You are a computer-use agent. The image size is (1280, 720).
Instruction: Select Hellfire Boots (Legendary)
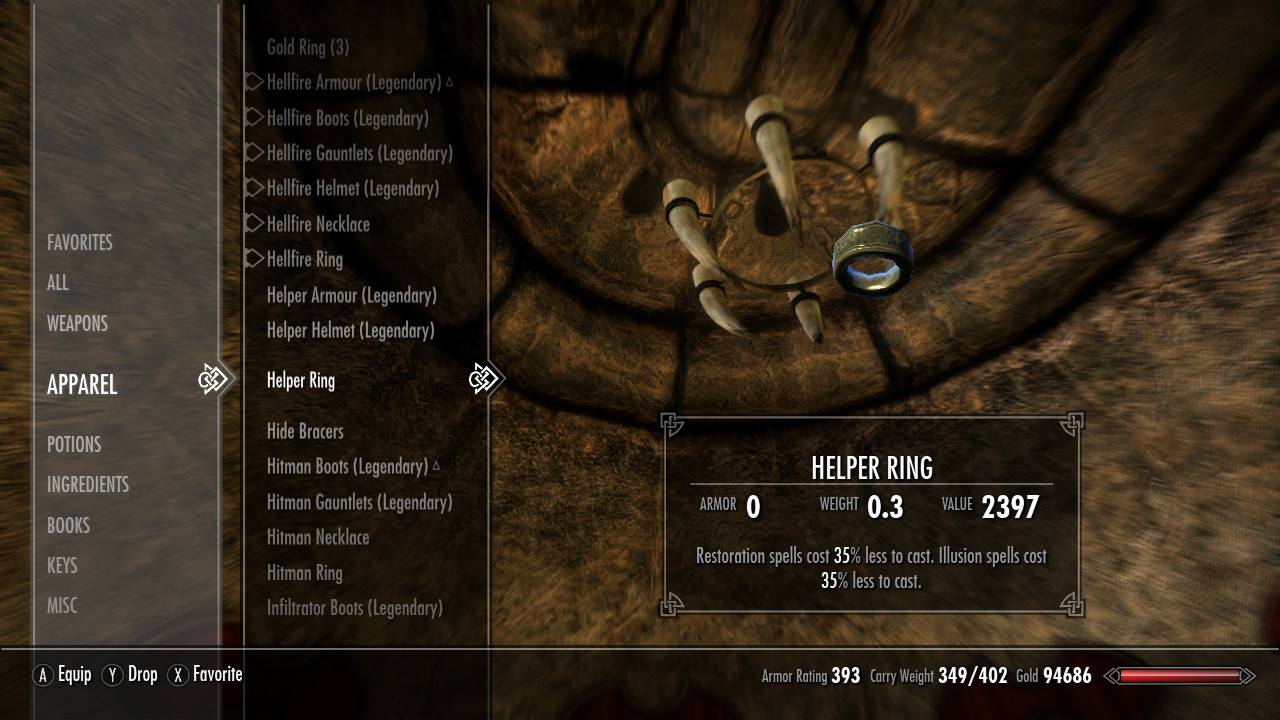click(x=347, y=118)
